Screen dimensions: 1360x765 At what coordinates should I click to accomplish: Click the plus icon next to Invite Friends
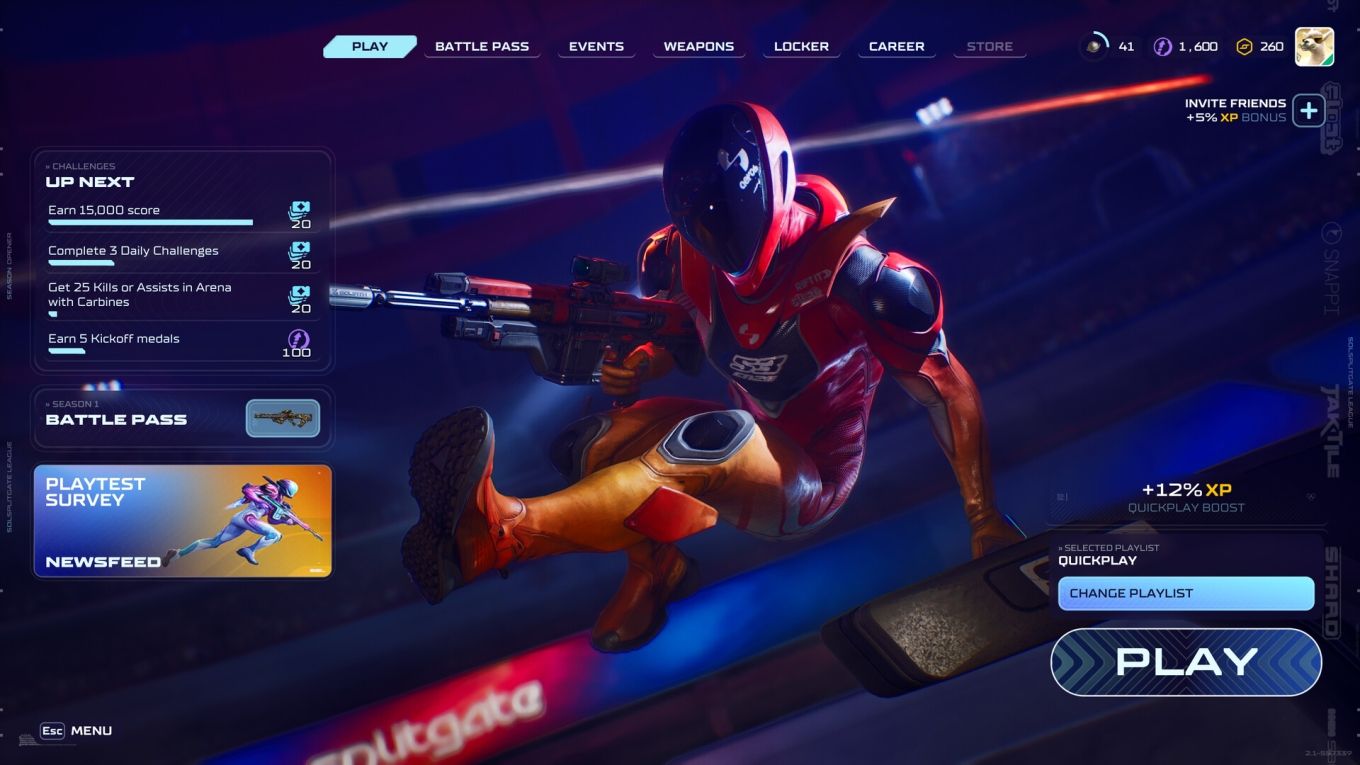click(1310, 110)
